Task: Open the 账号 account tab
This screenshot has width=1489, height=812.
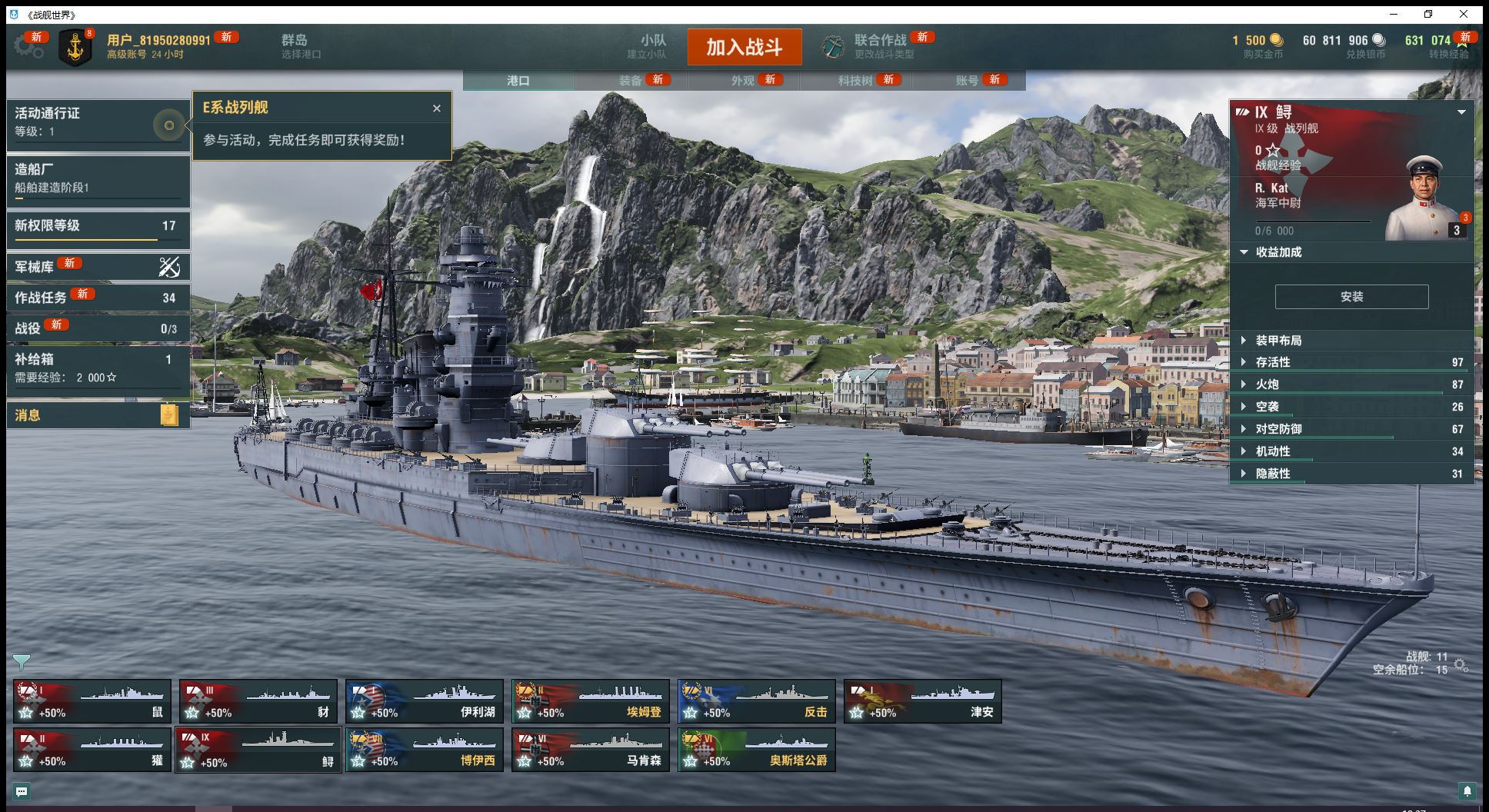Action: pyautogui.click(x=968, y=80)
